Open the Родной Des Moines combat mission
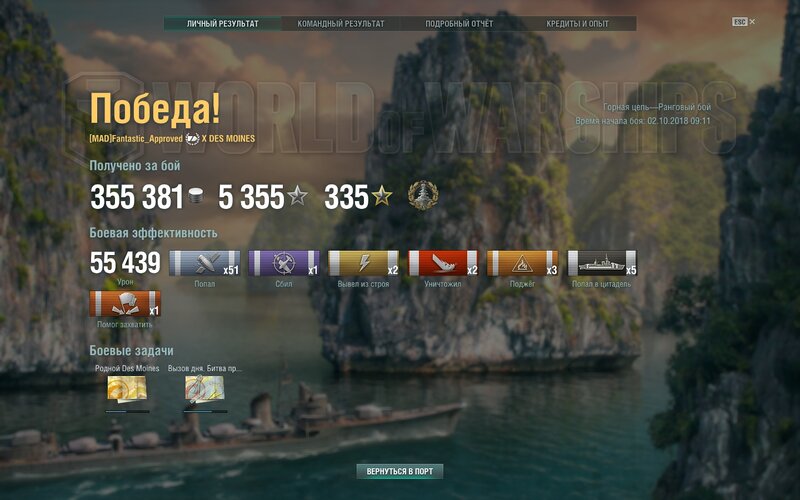Image resolution: width=800 pixels, height=500 pixels. [127, 390]
